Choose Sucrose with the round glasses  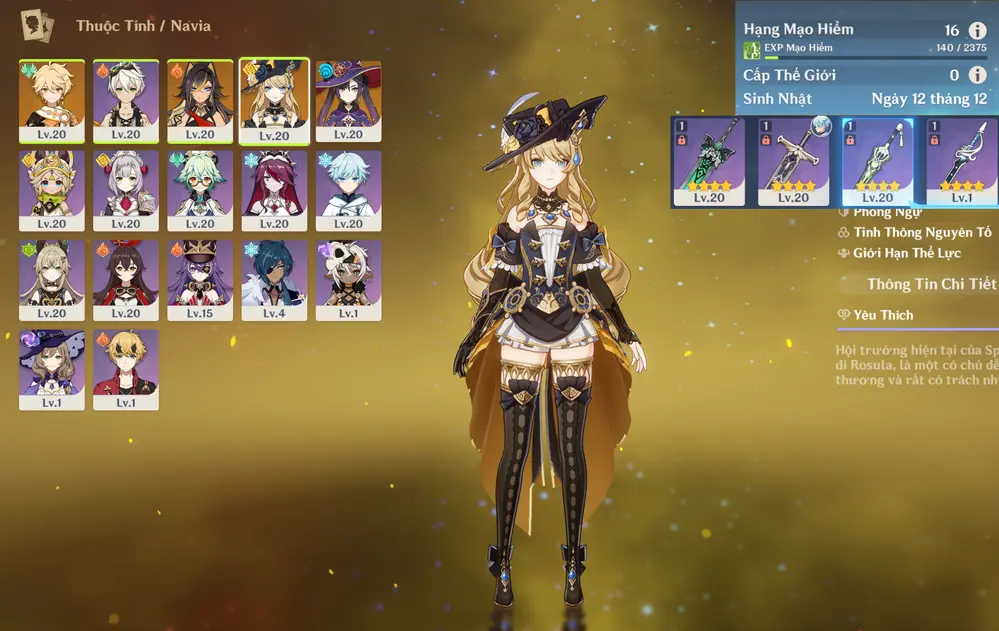point(200,190)
